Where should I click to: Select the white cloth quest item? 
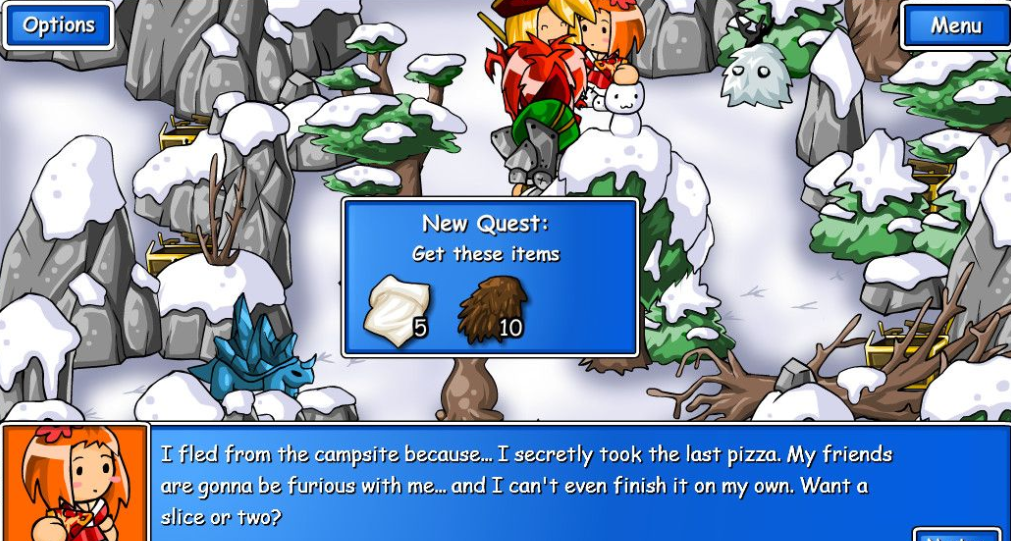[x=398, y=309]
